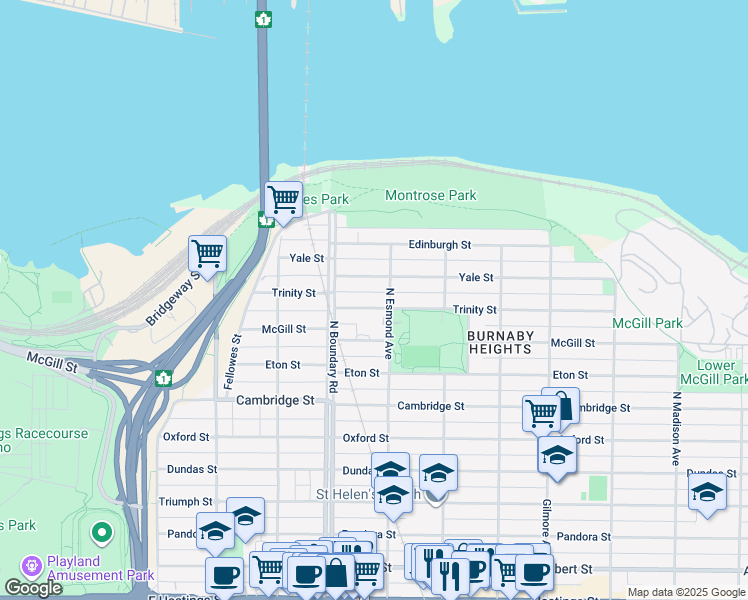Click the green circular marker above Playland

pyautogui.click(x=100, y=532)
